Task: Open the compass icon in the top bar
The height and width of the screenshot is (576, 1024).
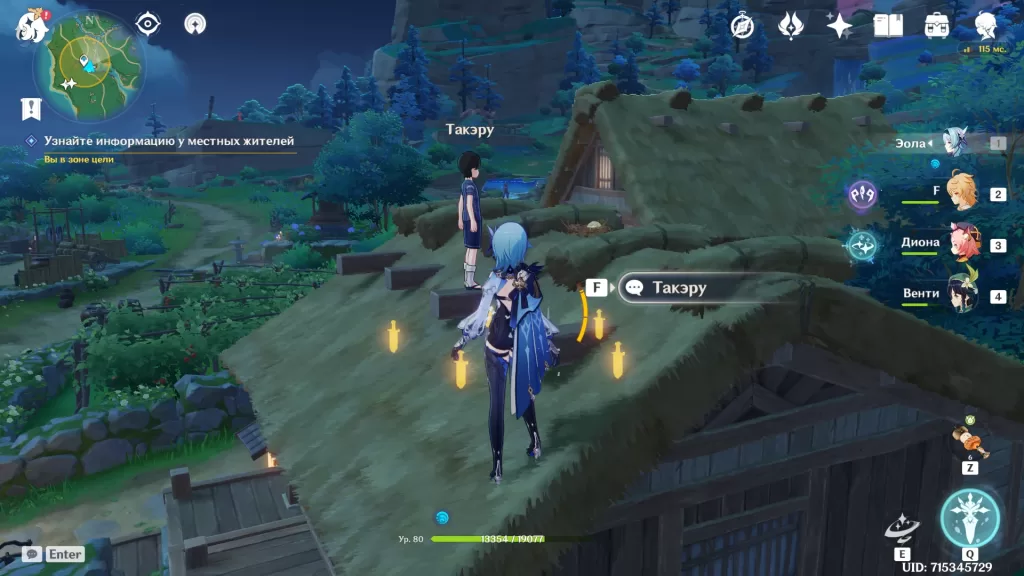Action: click(742, 25)
